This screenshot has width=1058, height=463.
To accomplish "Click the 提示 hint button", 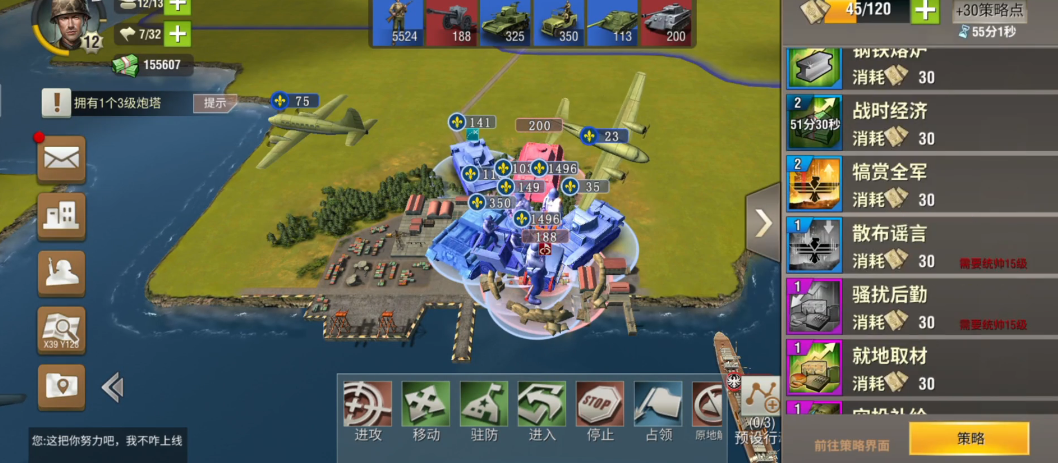I will click(215, 102).
